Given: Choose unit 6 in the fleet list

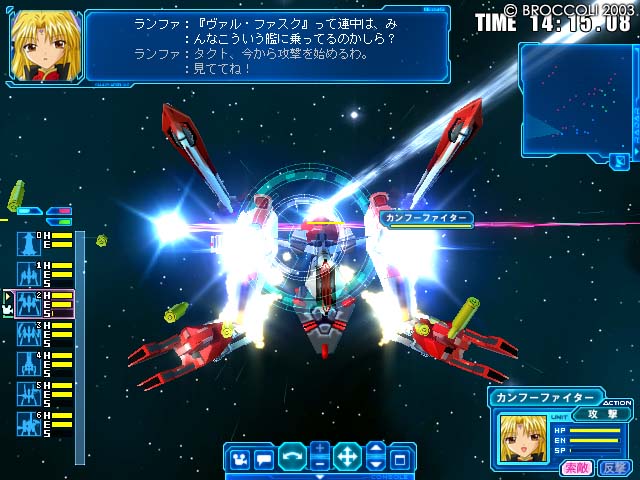Looking at the screenshot, I should pos(27,422).
